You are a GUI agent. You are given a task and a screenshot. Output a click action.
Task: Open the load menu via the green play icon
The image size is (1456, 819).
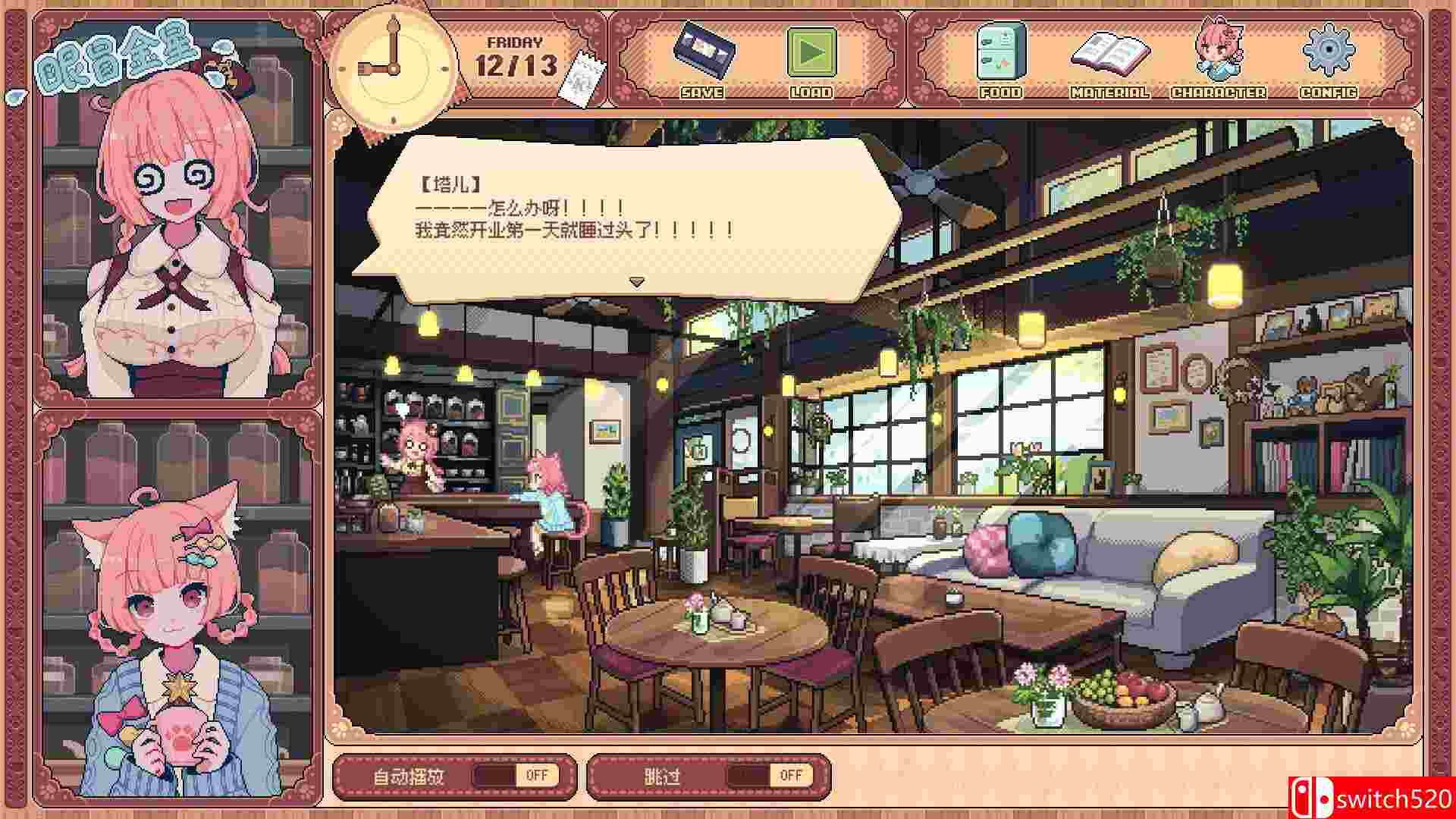tap(812, 57)
